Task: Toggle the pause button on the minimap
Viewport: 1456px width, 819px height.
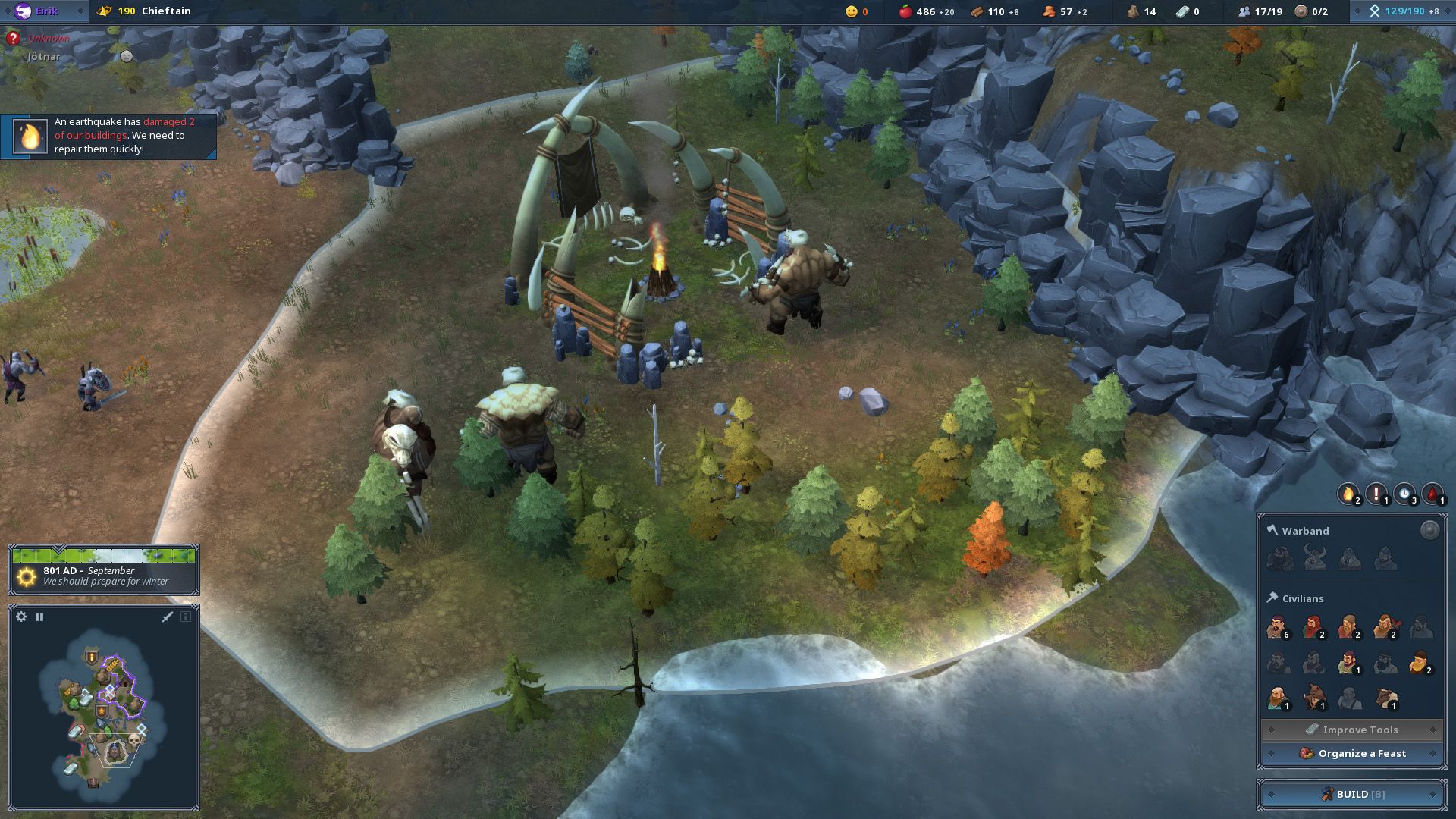Action: (x=40, y=617)
